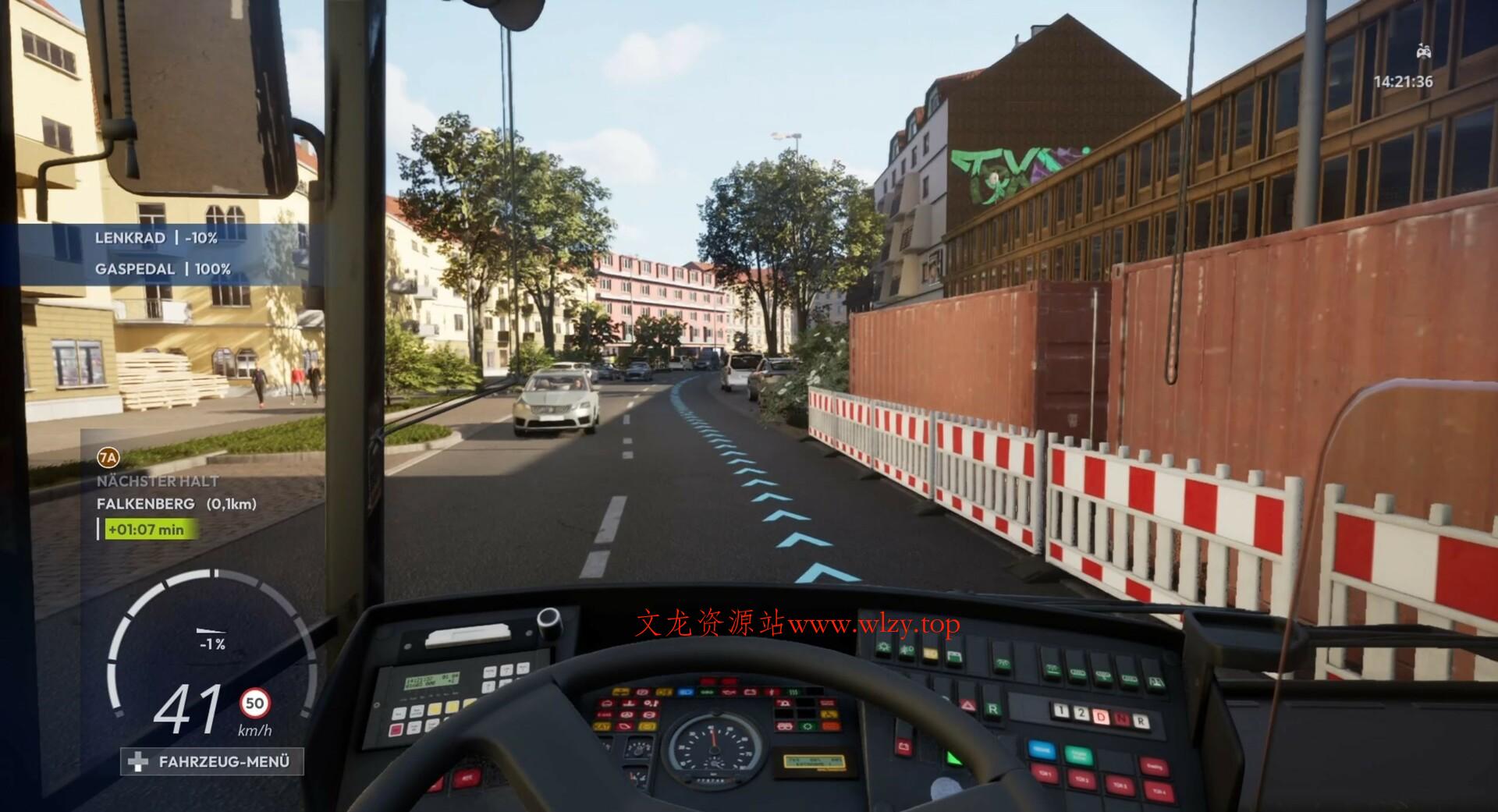Select Drive "D" on the gear selector

(x=1100, y=717)
